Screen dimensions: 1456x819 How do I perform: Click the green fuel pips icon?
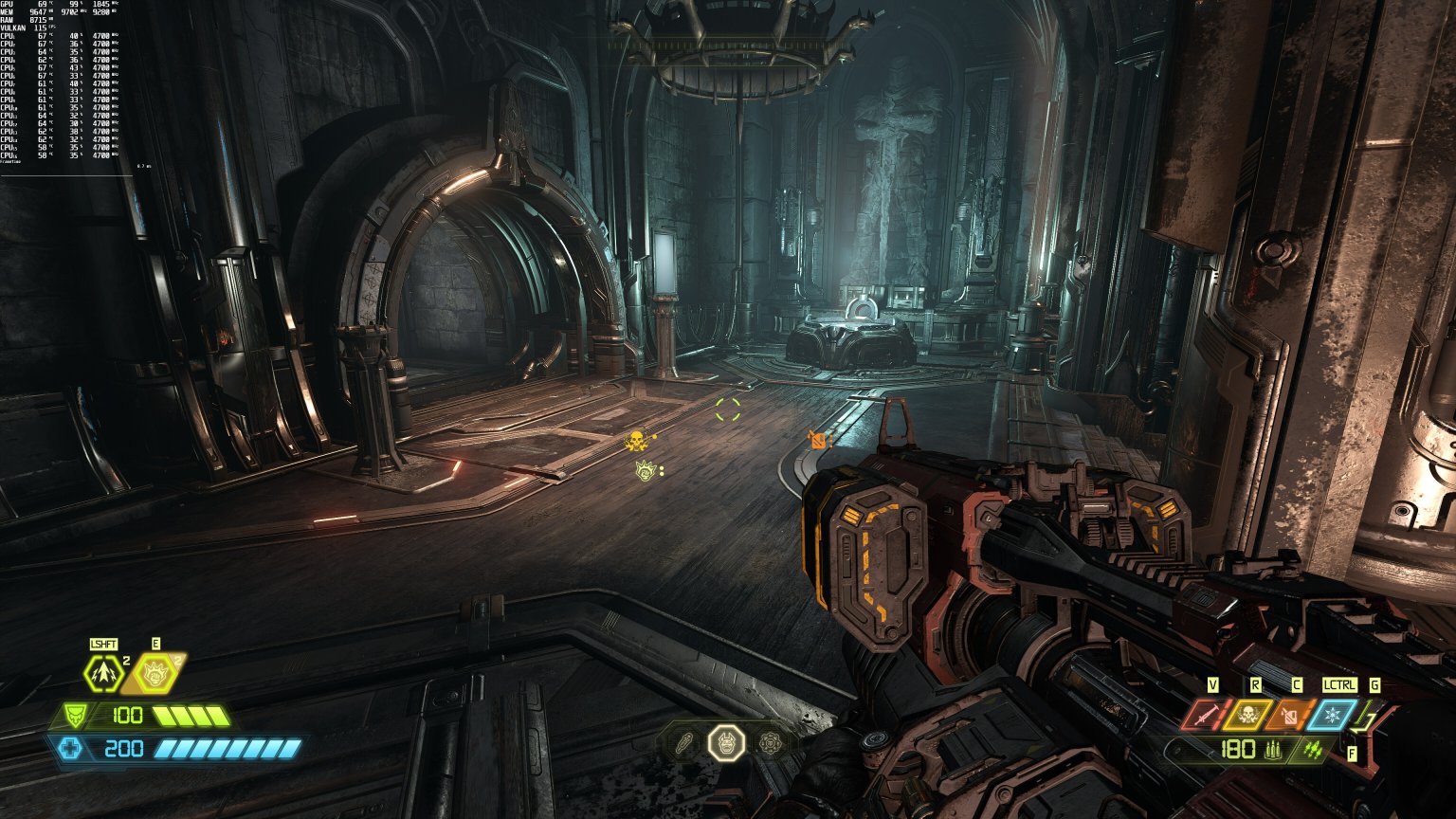pyautogui.click(x=1312, y=751)
